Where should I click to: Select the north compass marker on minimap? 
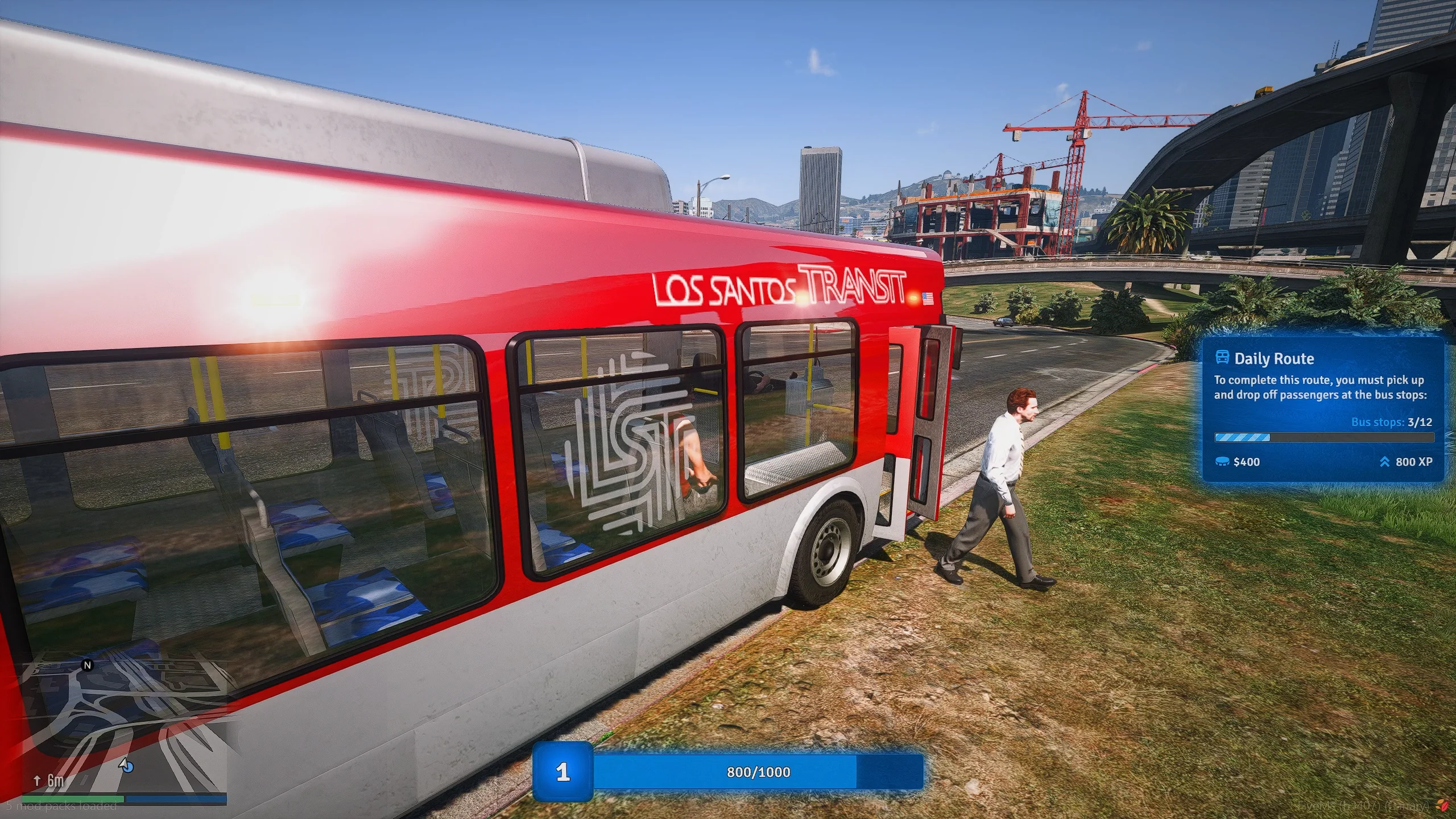tap(87, 665)
